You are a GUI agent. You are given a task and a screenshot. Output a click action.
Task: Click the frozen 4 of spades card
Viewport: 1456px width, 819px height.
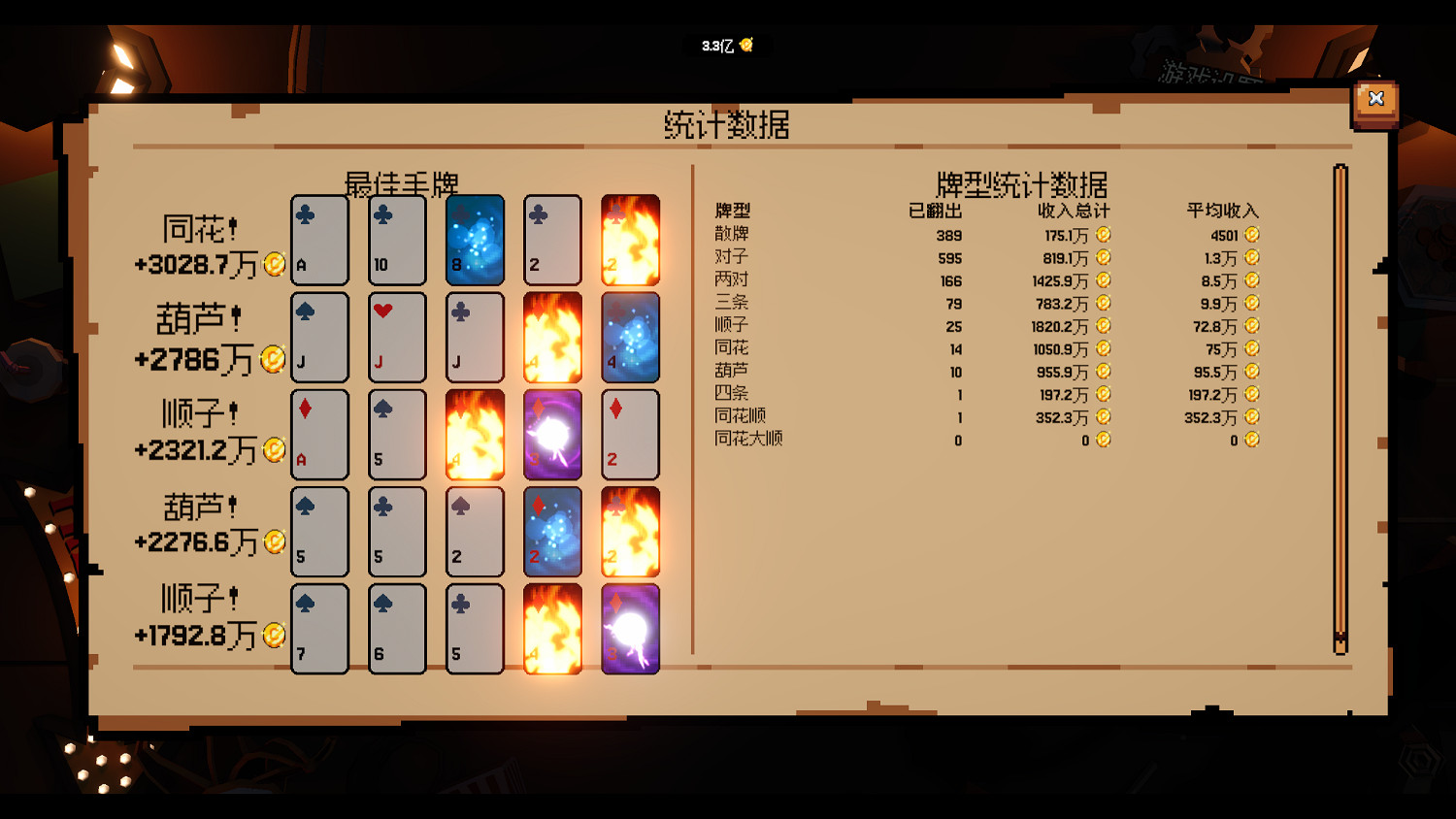pos(630,337)
